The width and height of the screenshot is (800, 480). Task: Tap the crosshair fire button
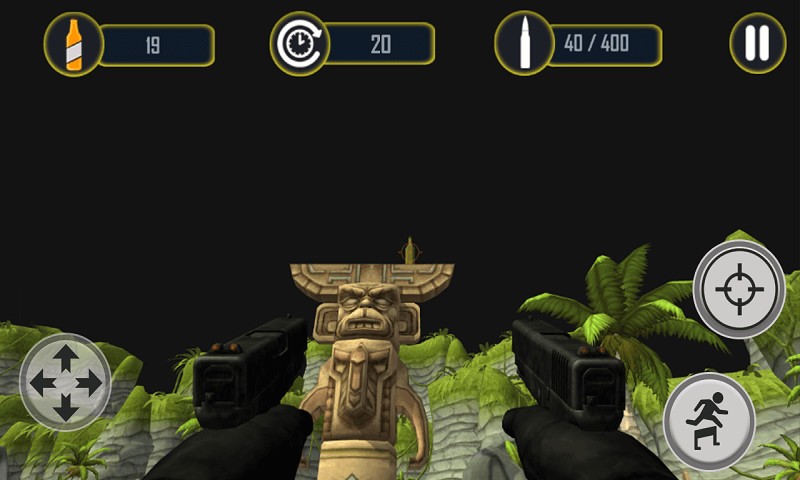click(739, 289)
